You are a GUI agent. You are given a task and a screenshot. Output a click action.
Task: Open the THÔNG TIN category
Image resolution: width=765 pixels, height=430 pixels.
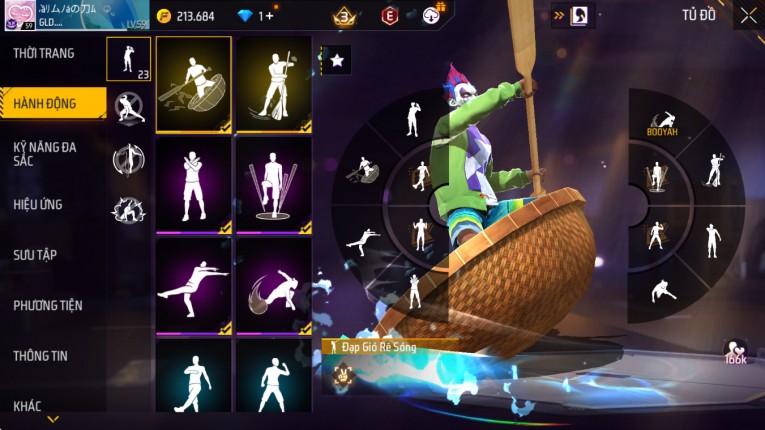click(40, 355)
